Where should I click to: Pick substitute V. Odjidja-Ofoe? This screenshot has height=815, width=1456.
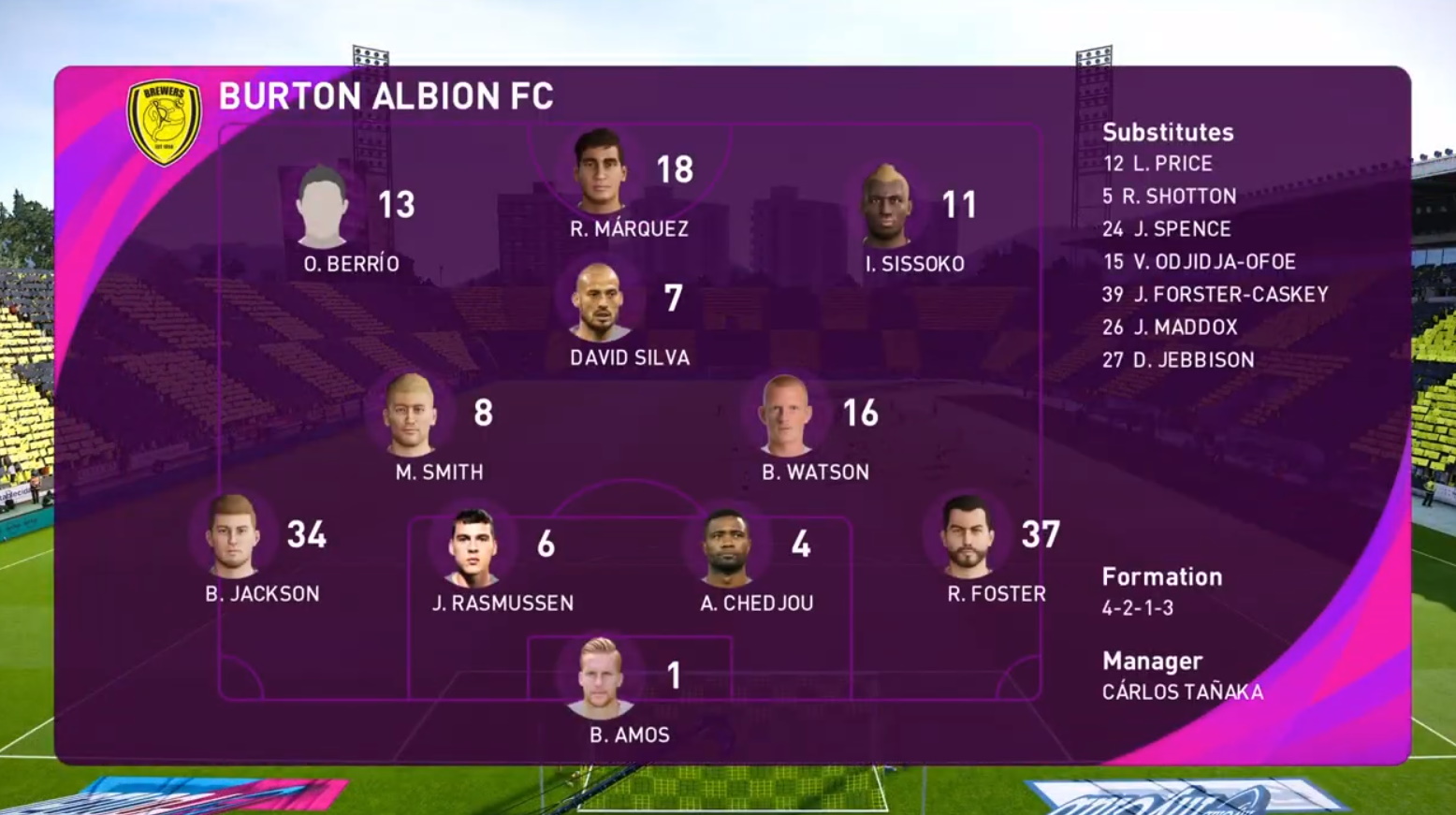pos(1199,262)
